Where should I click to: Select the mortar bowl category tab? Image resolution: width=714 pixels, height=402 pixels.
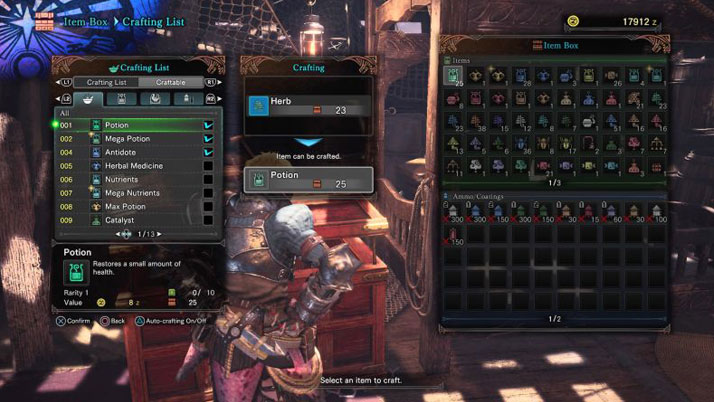(88, 99)
